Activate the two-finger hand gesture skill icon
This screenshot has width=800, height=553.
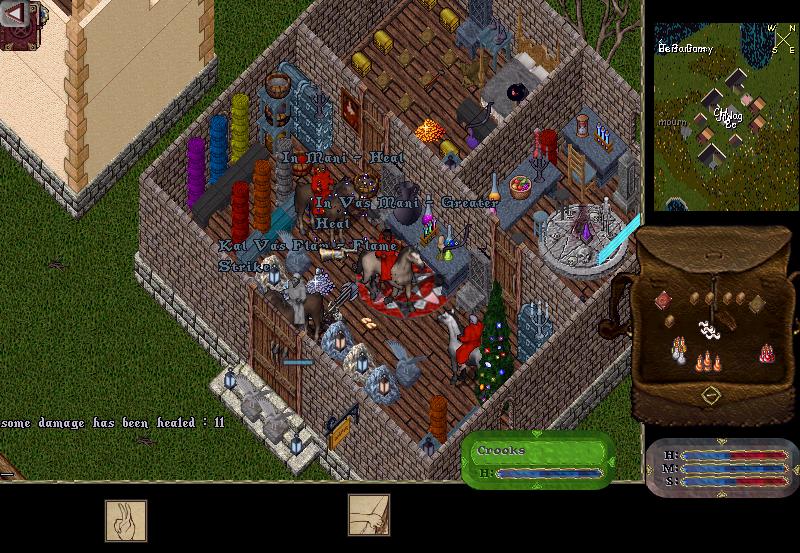pyautogui.click(x=126, y=520)
